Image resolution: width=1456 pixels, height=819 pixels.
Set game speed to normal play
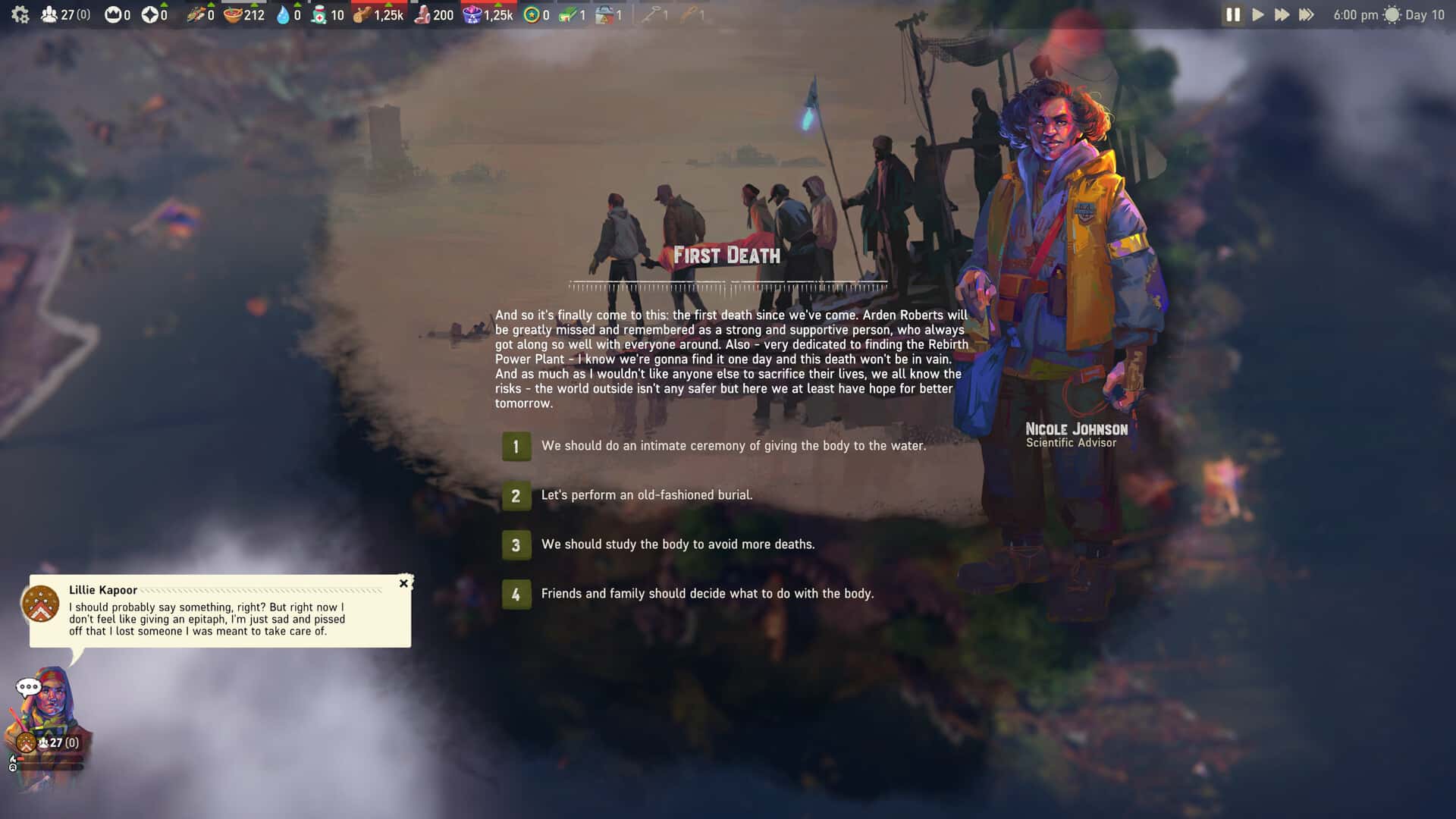pyautogui.click(x=1258, y=14)
